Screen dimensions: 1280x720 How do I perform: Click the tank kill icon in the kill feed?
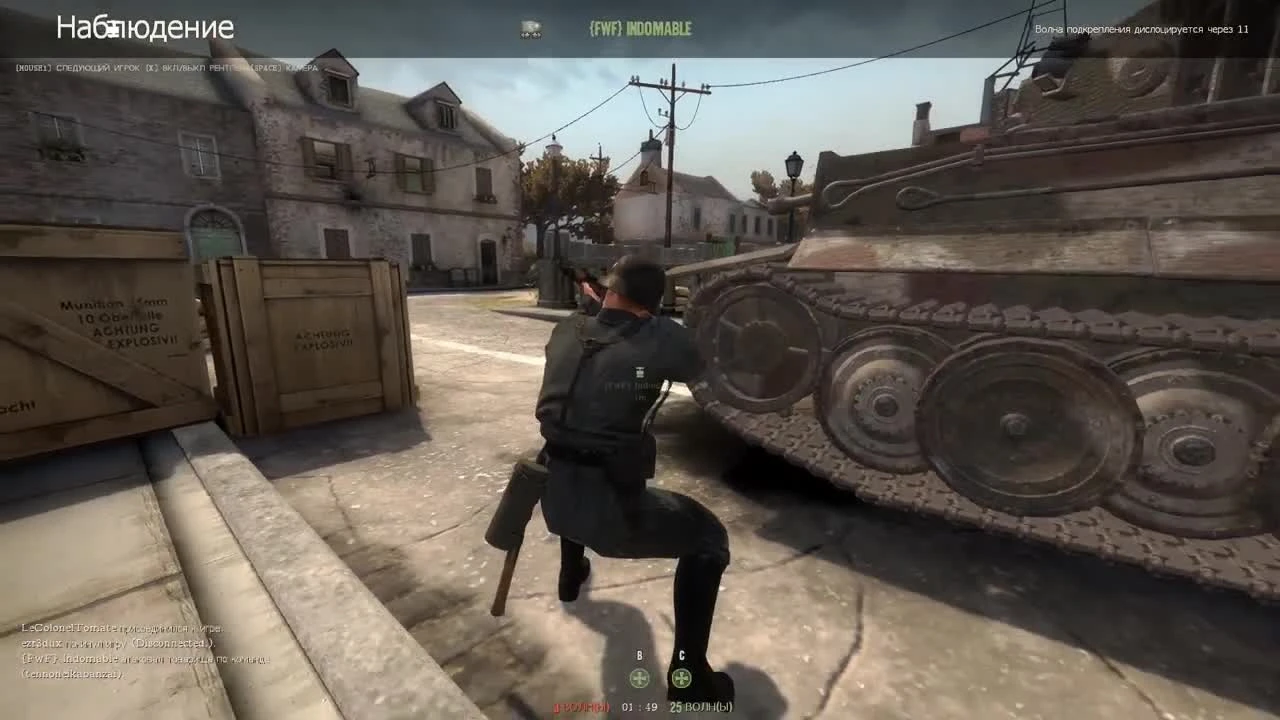point(529,26)
